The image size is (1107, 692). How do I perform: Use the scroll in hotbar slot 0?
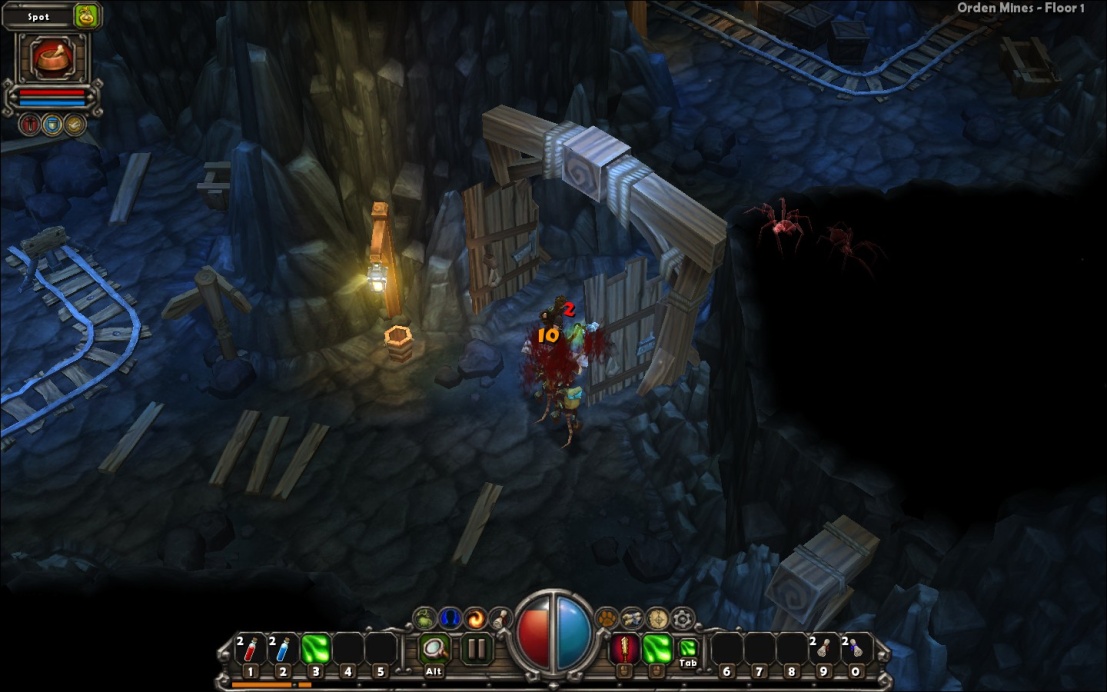pyautogui.click(x=855, y=648)
